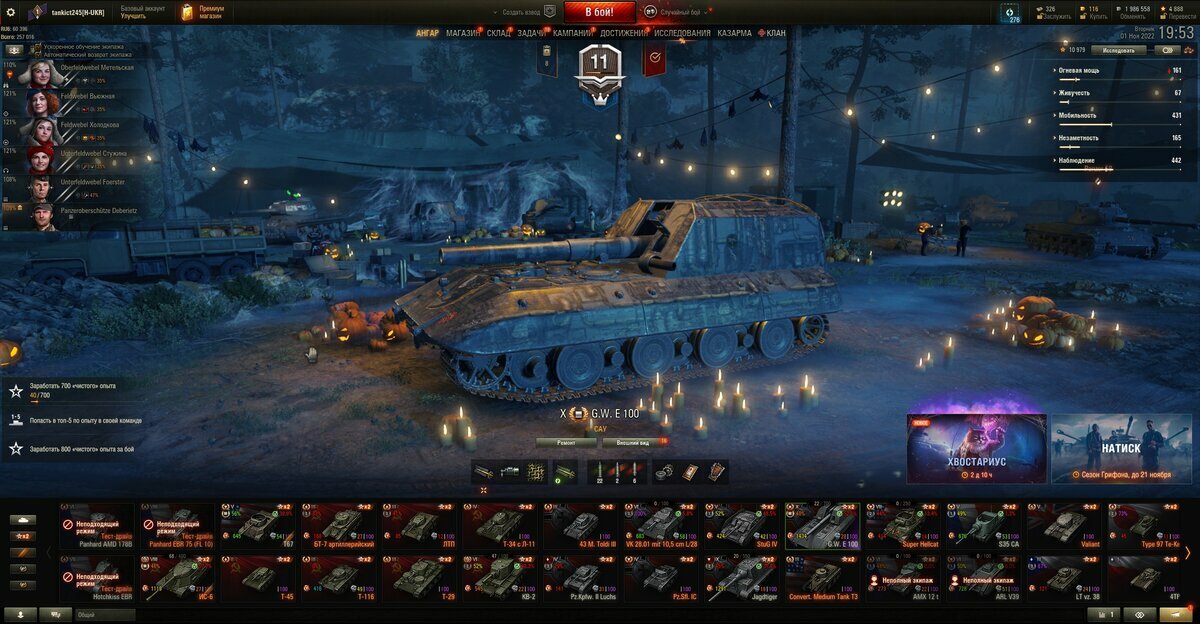1200x624 pixels.
Task: Click the «Ремонт» repair button
Action: pyautogui.click(x=566, y=441)
